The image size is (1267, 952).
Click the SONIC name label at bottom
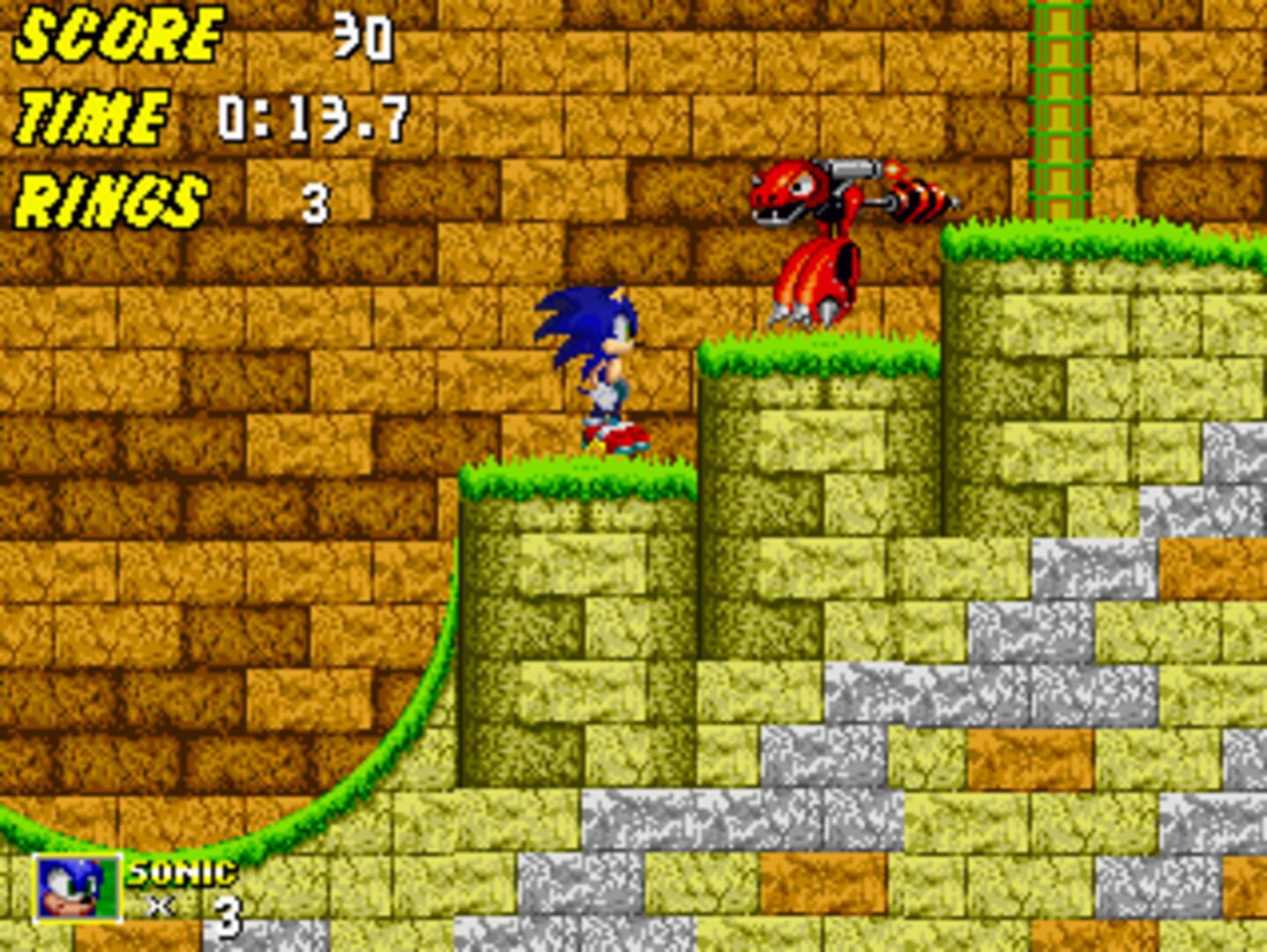(x=179, y=874)
